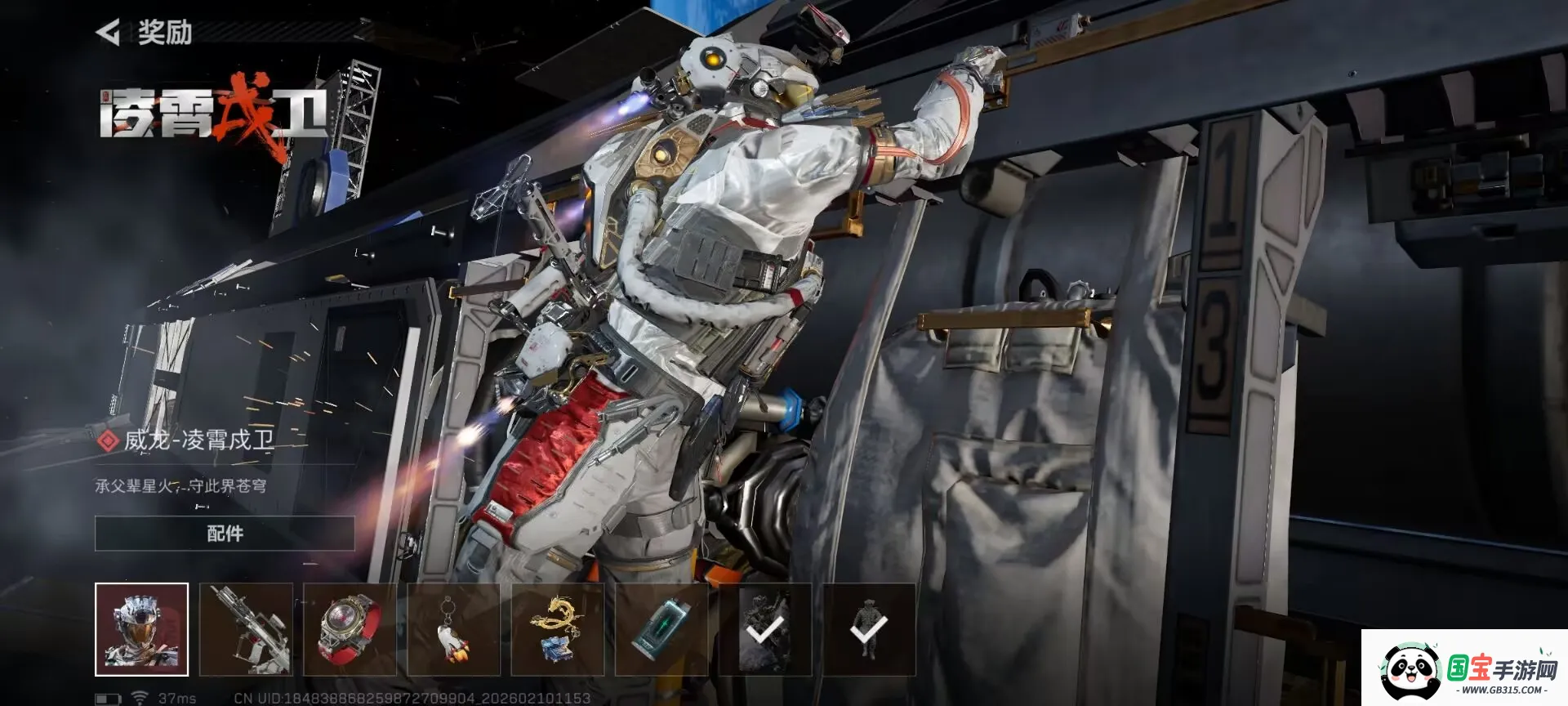Viewport: 1568px width, 706px height.
Task: Go back from the 奖励 rewards screen
Action: click(109, 33)
